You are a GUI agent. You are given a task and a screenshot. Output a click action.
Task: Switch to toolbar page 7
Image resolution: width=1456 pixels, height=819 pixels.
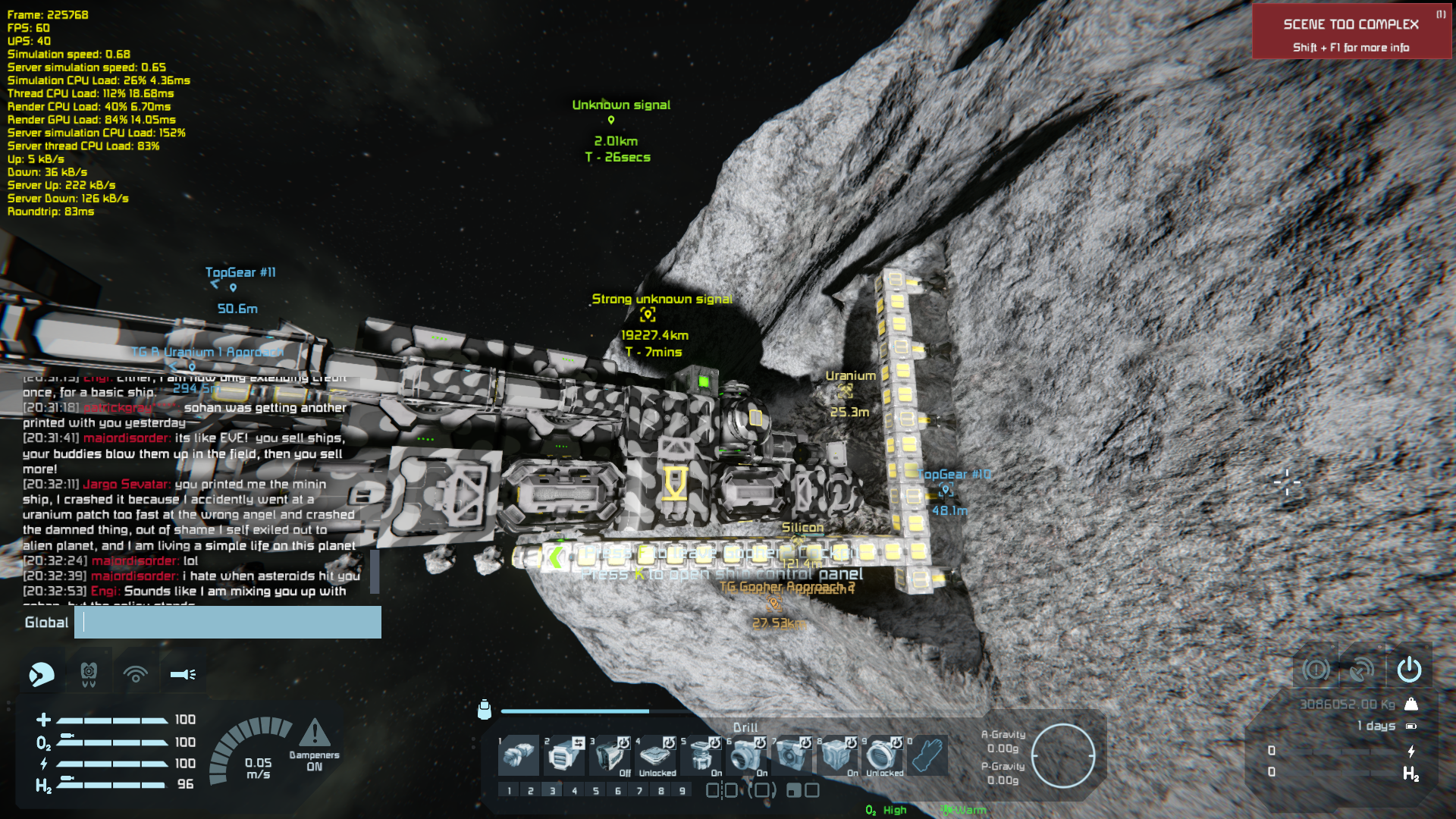click(639, 791)
